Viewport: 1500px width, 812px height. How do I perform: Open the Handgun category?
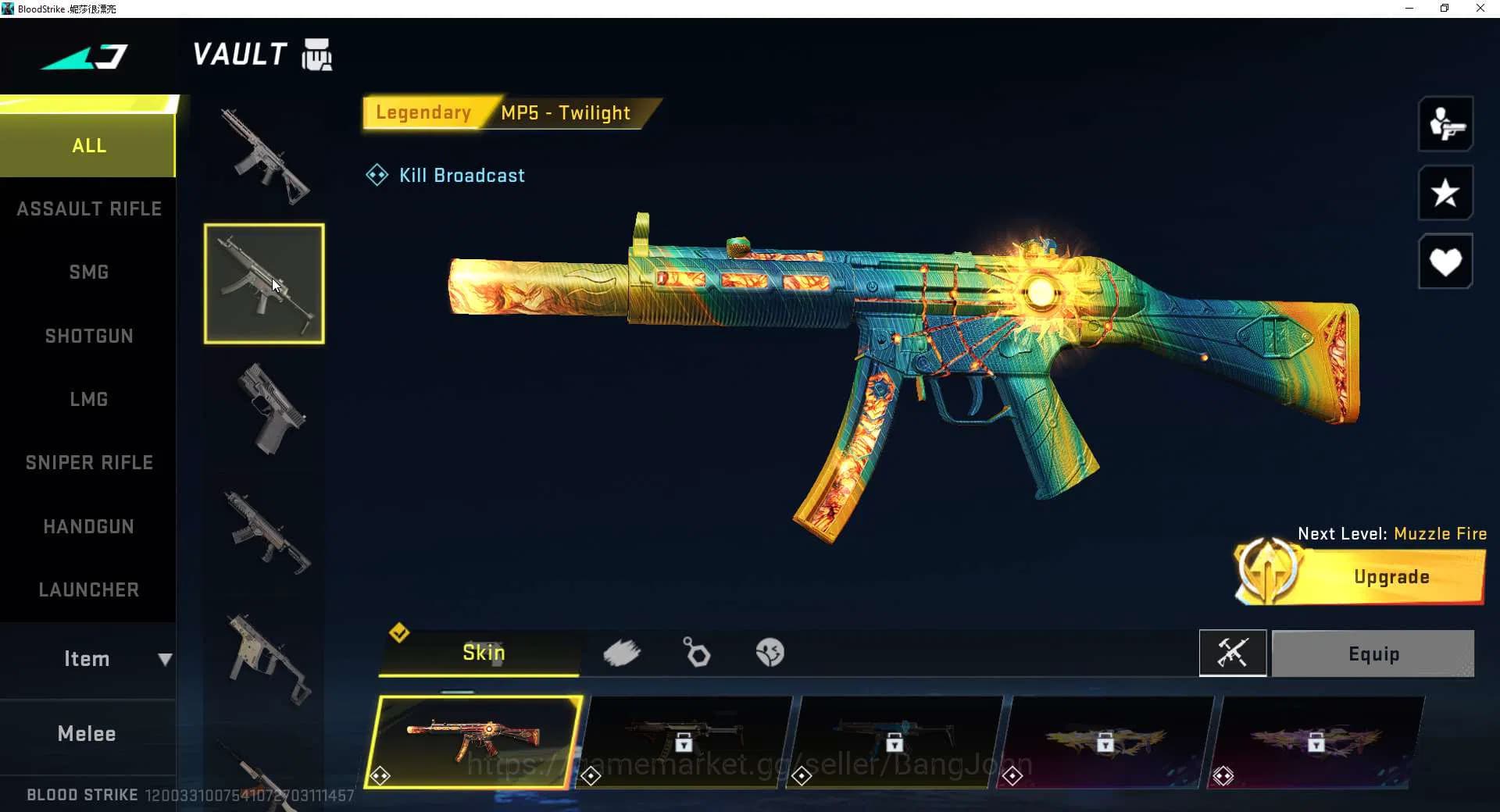pos(88,526)
